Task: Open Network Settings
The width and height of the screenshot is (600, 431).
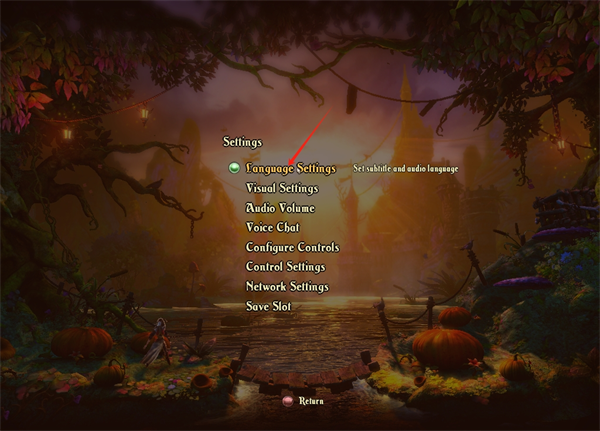Action: point(287,287)
